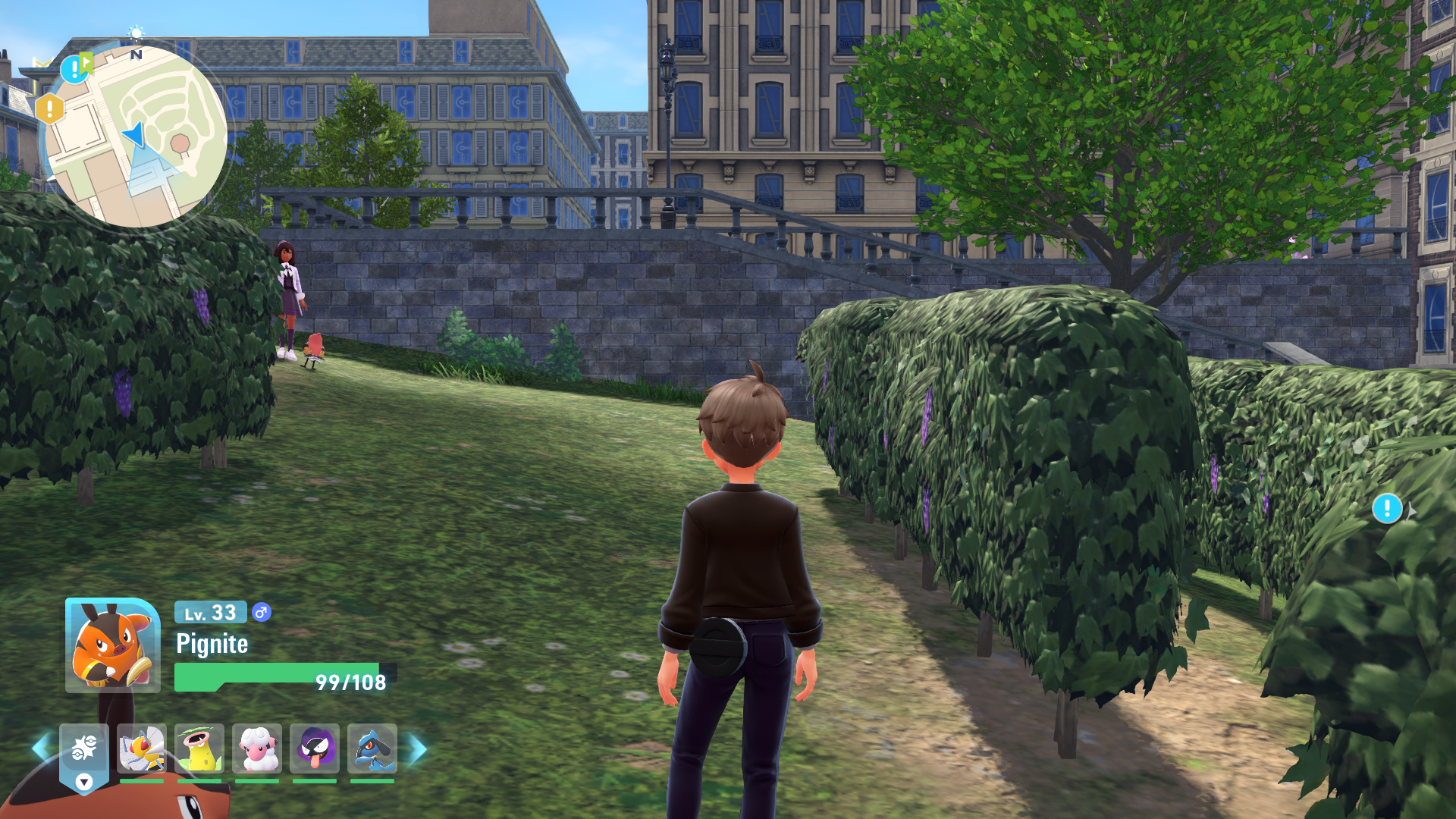Switch to Beedrill in the party bar

coord(142,749)
